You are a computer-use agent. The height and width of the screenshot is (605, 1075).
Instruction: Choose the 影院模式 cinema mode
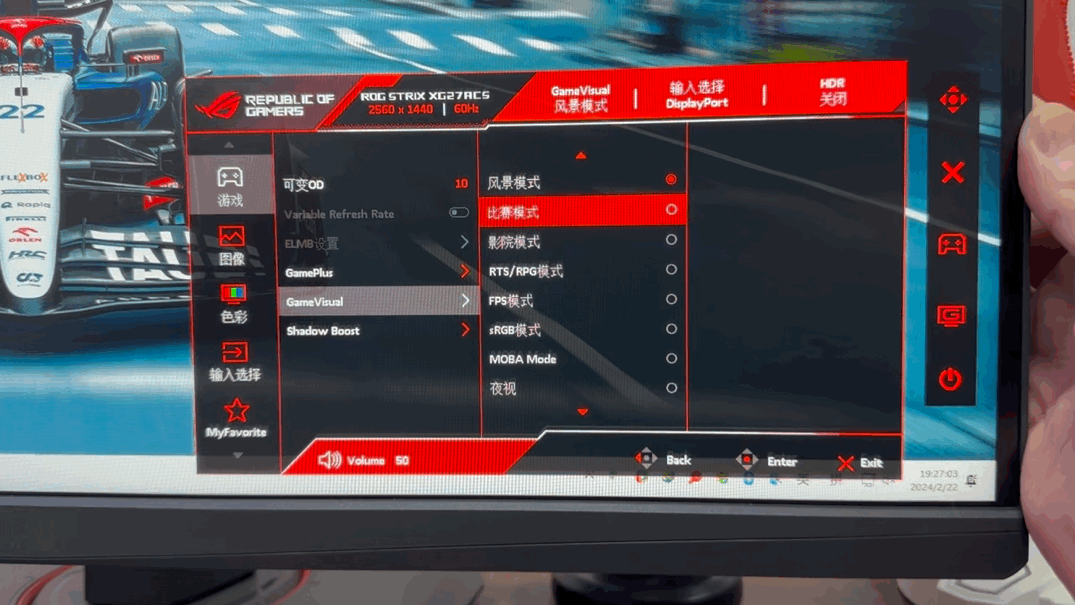pyautogui.click(x=581, y=241)
